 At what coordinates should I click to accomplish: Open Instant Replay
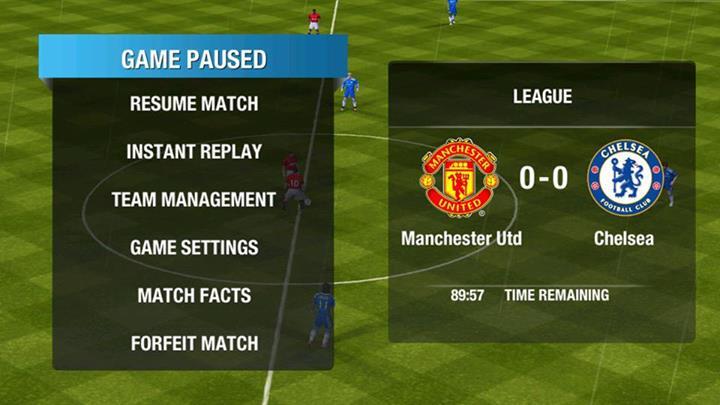tap(194, 152)
